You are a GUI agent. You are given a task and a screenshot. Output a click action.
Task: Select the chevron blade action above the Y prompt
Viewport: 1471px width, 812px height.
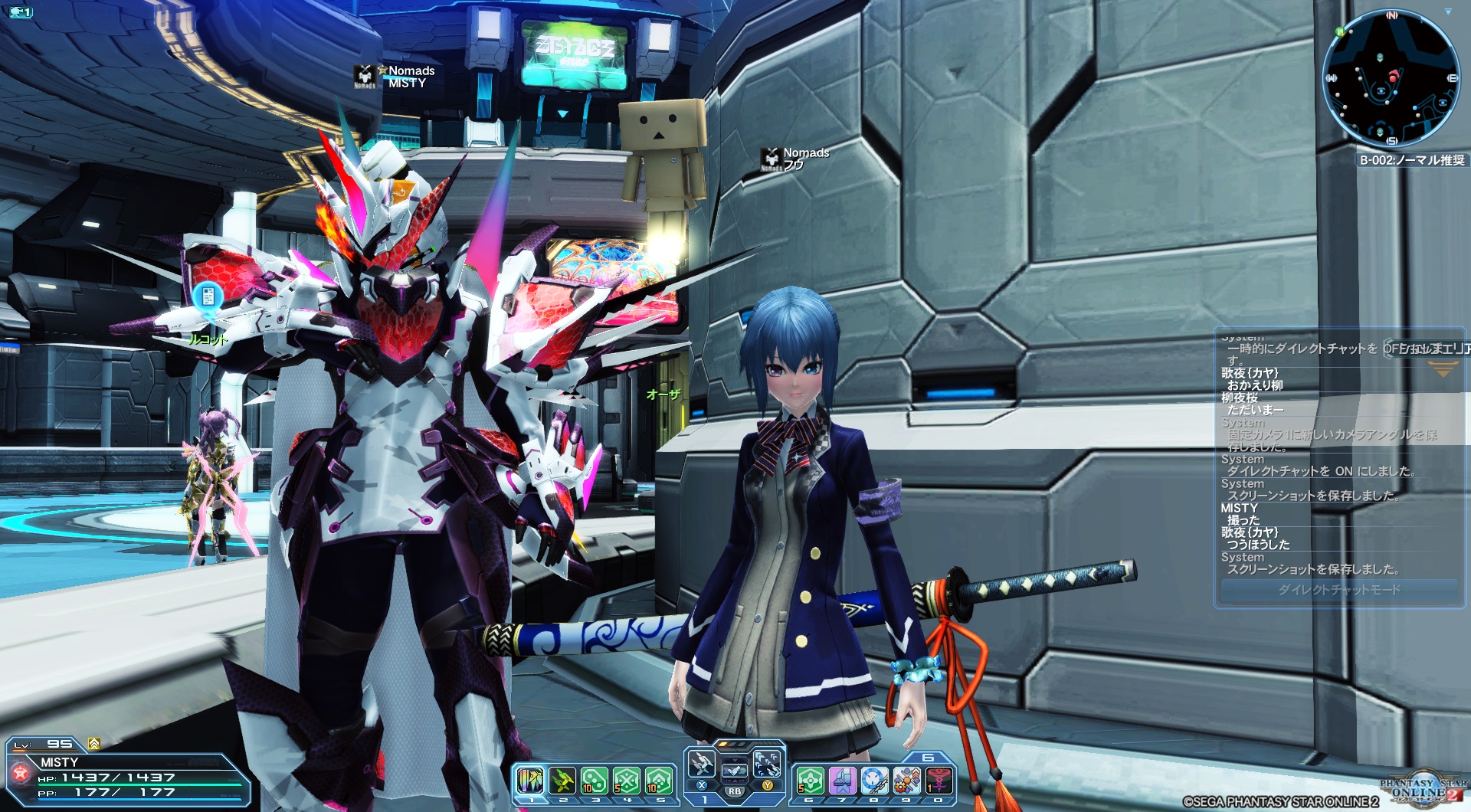click(767, 763)
